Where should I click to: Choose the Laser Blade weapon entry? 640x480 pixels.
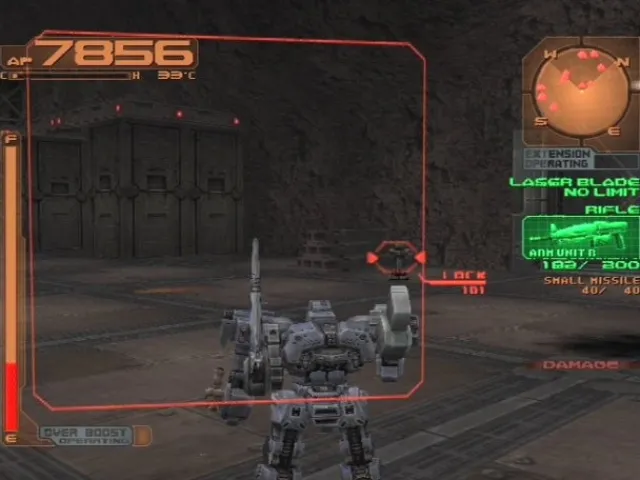click(573, 186)
